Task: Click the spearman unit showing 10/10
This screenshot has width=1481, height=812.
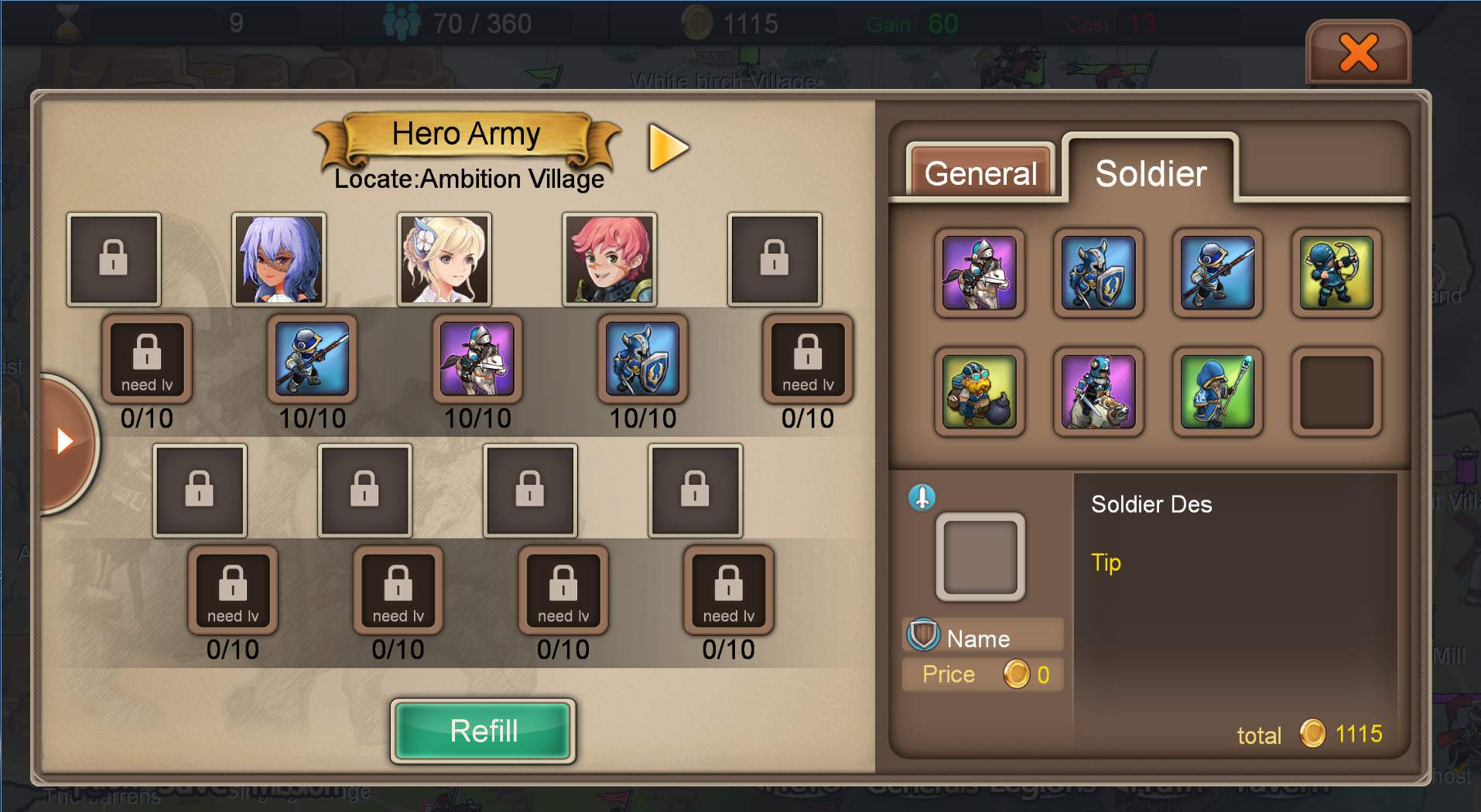Action: coord(313,360)
